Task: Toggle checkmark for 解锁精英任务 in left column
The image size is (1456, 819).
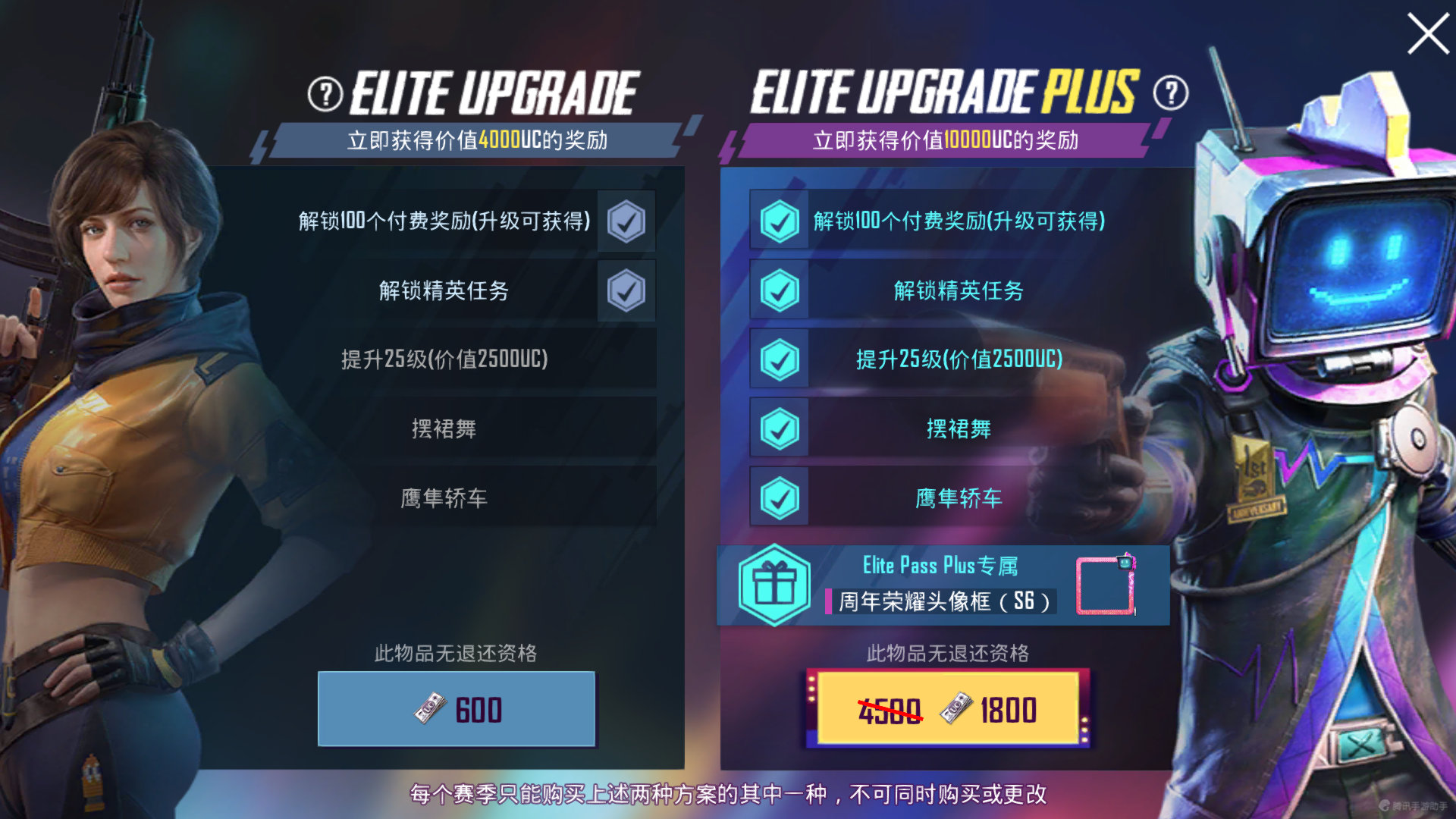Action: (625, 290)
